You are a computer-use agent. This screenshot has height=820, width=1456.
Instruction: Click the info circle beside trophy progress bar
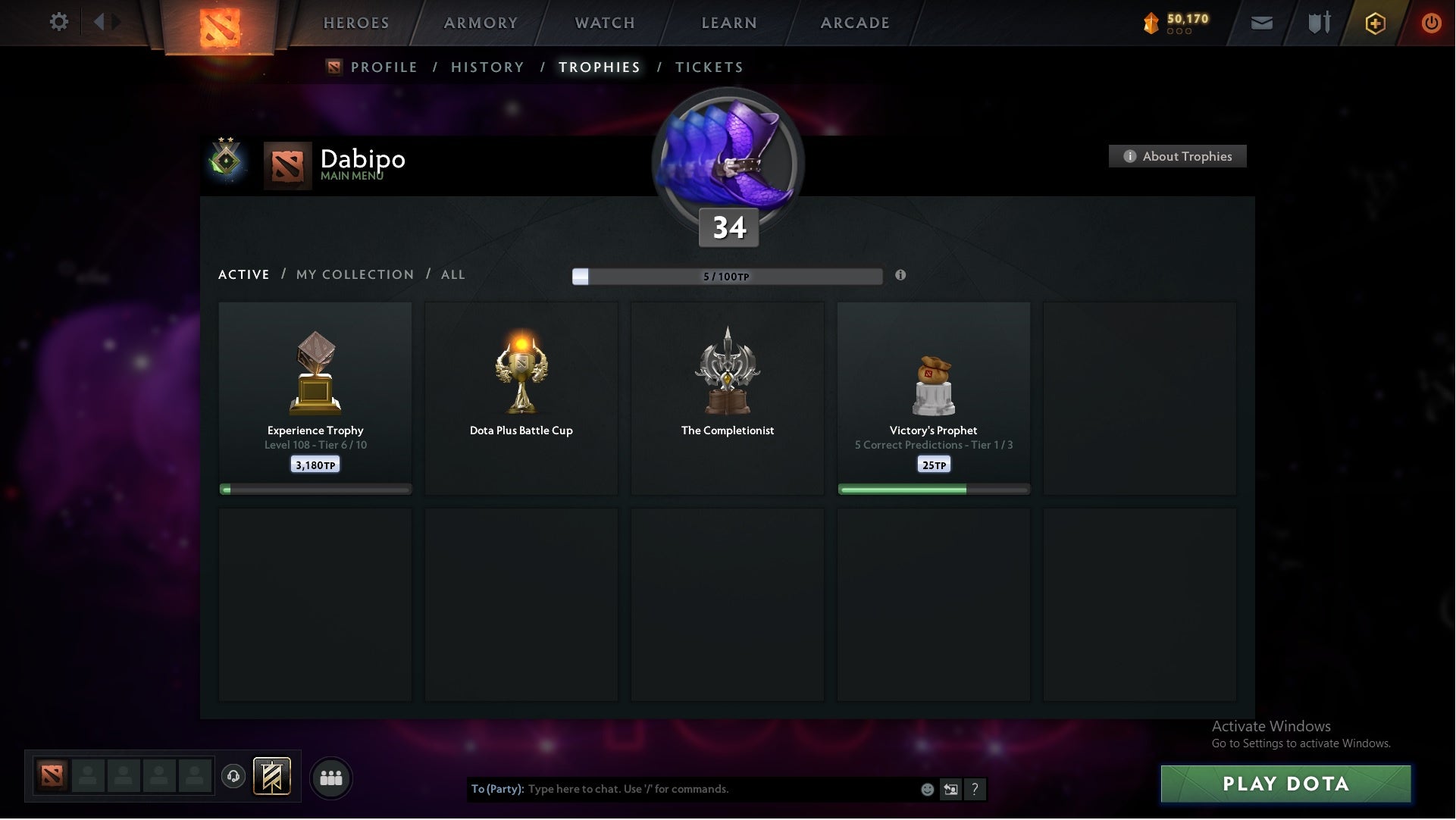(901, 276)
